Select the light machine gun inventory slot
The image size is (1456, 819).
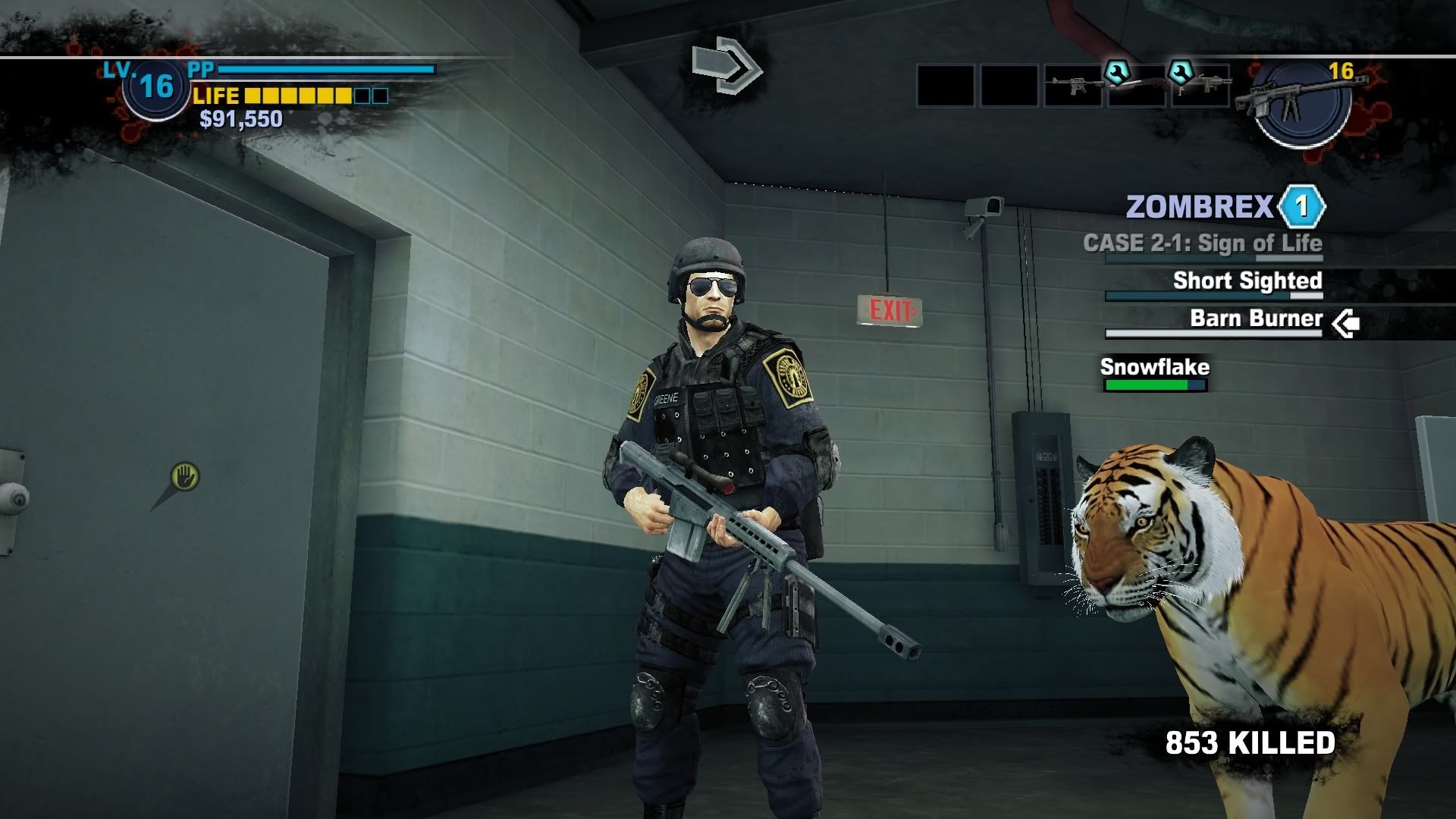[1206, 87]
